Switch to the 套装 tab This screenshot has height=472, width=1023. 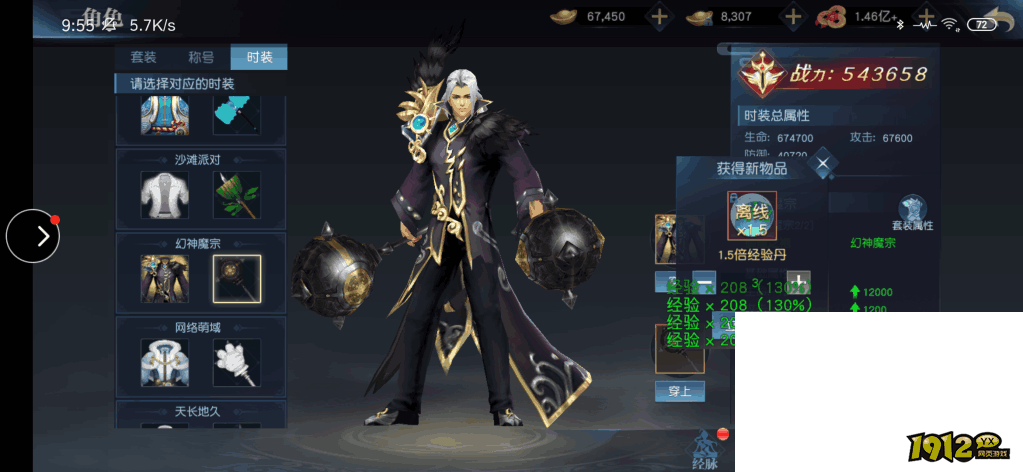[143, 57]
